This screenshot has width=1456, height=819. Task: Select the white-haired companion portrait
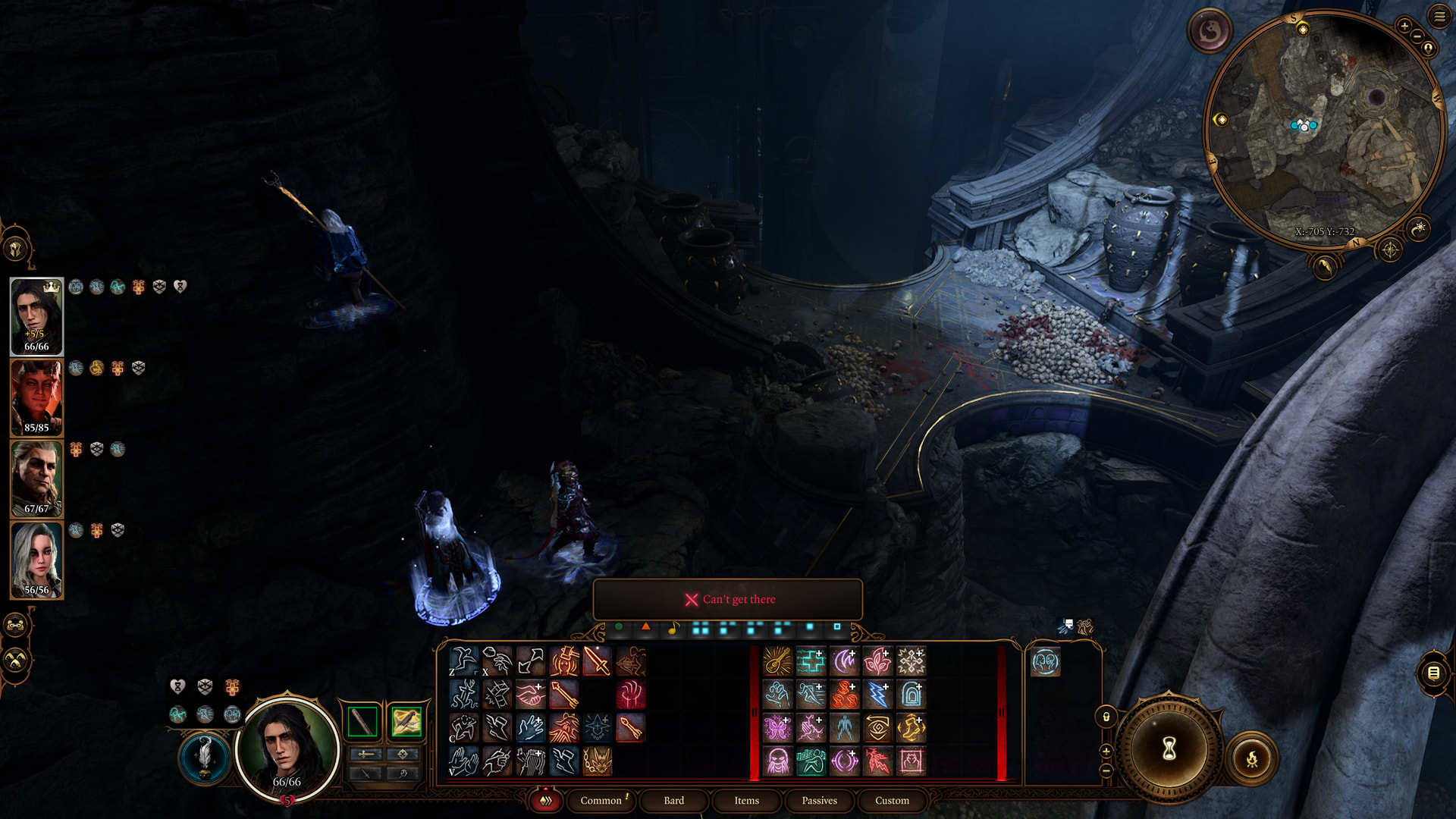pos(36,560)
